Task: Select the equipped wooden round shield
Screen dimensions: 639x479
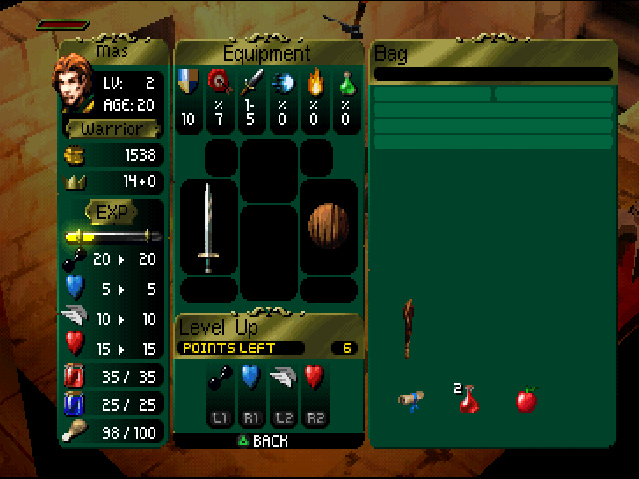Action: point(328,227)
